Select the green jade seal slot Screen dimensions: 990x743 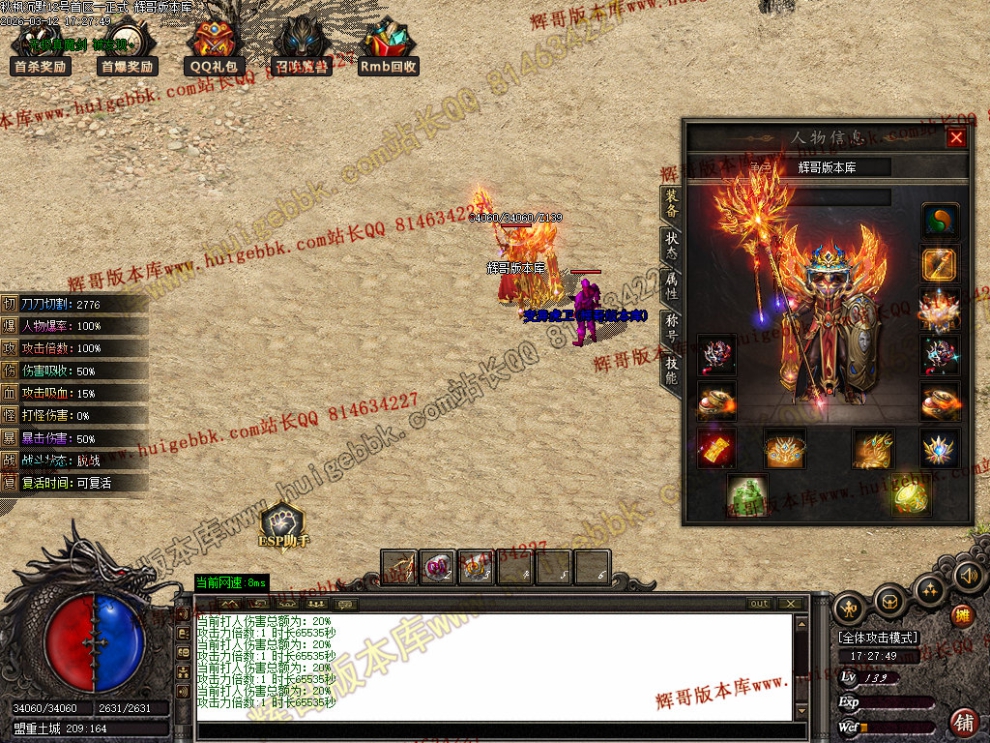pos(747,495)
